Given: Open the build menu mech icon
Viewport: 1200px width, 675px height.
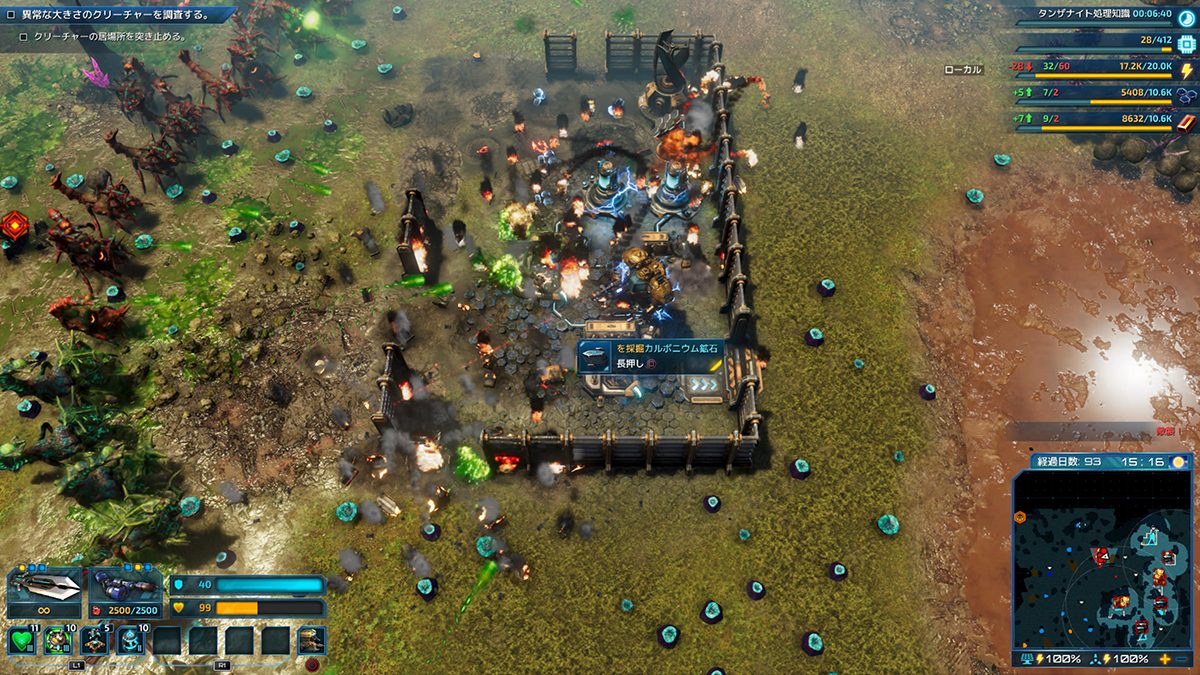Looking at the screenshot, I should pyautogui.click(x=311, y=640).
